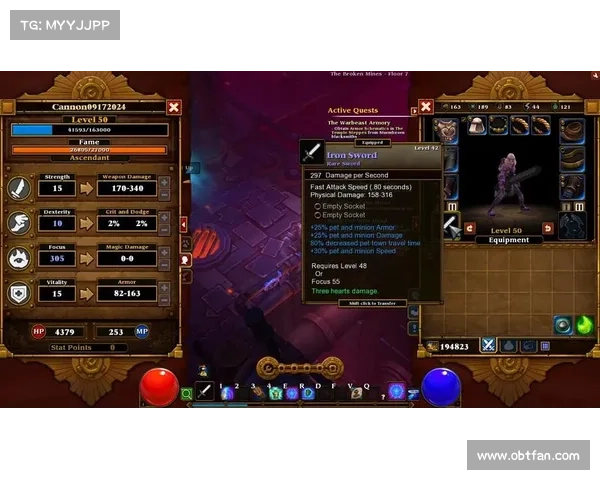Close the character stats panel
The image size is (600, 480).
[x=174, y=107]
